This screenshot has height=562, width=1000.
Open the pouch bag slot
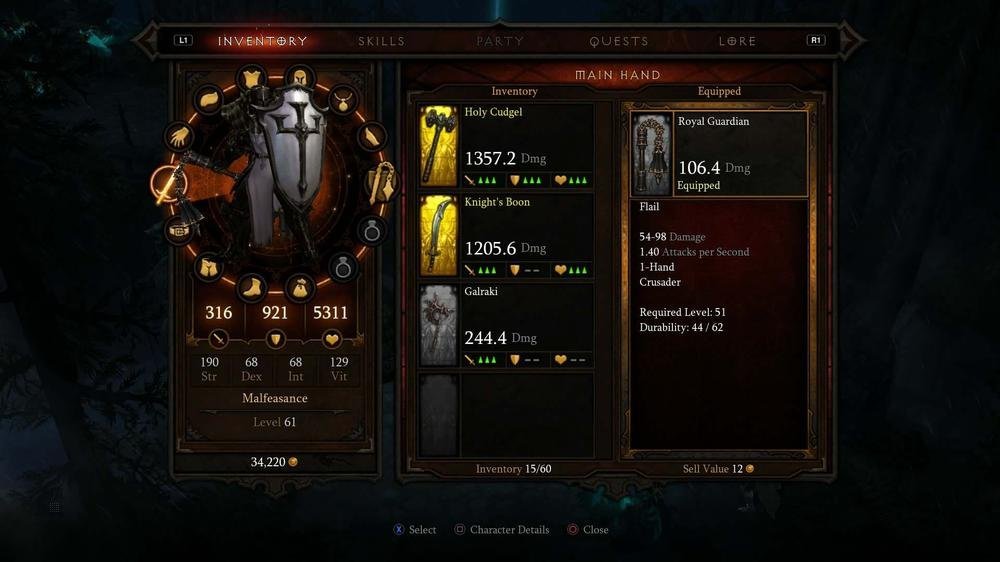[298, 289]
